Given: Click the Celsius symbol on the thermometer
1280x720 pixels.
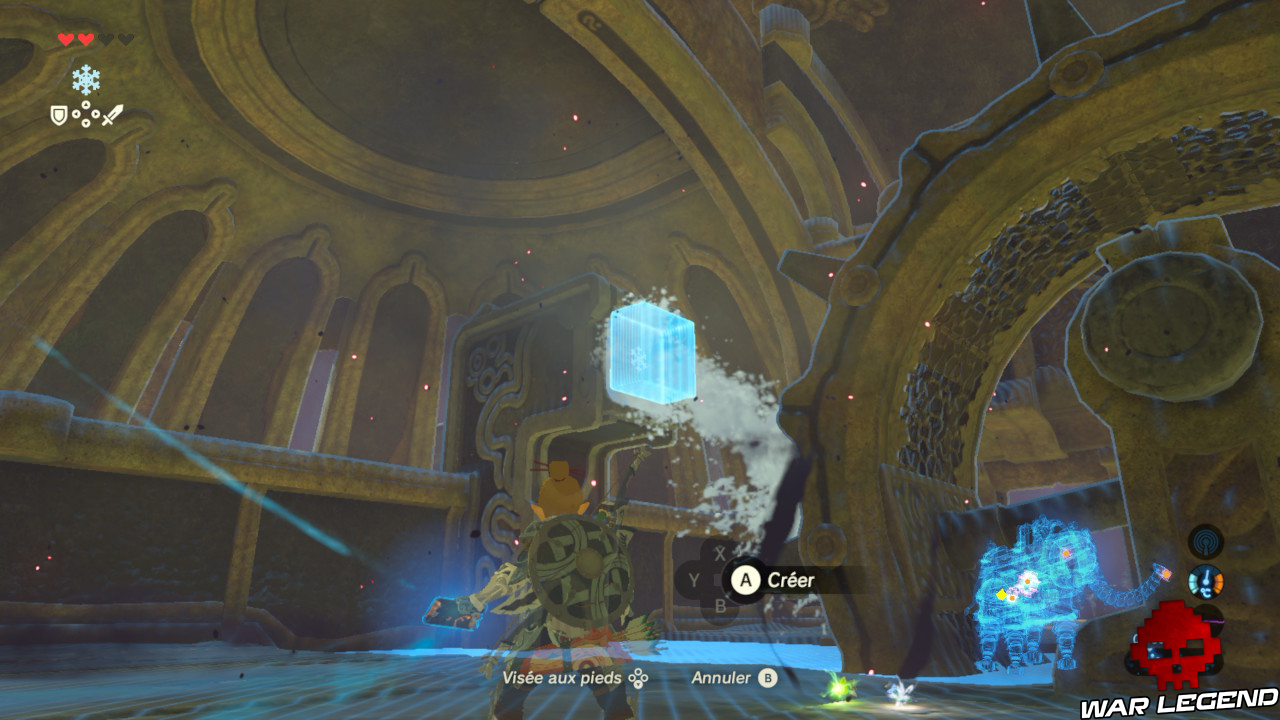Looking at the screenshot, I should pos(1206,593).
